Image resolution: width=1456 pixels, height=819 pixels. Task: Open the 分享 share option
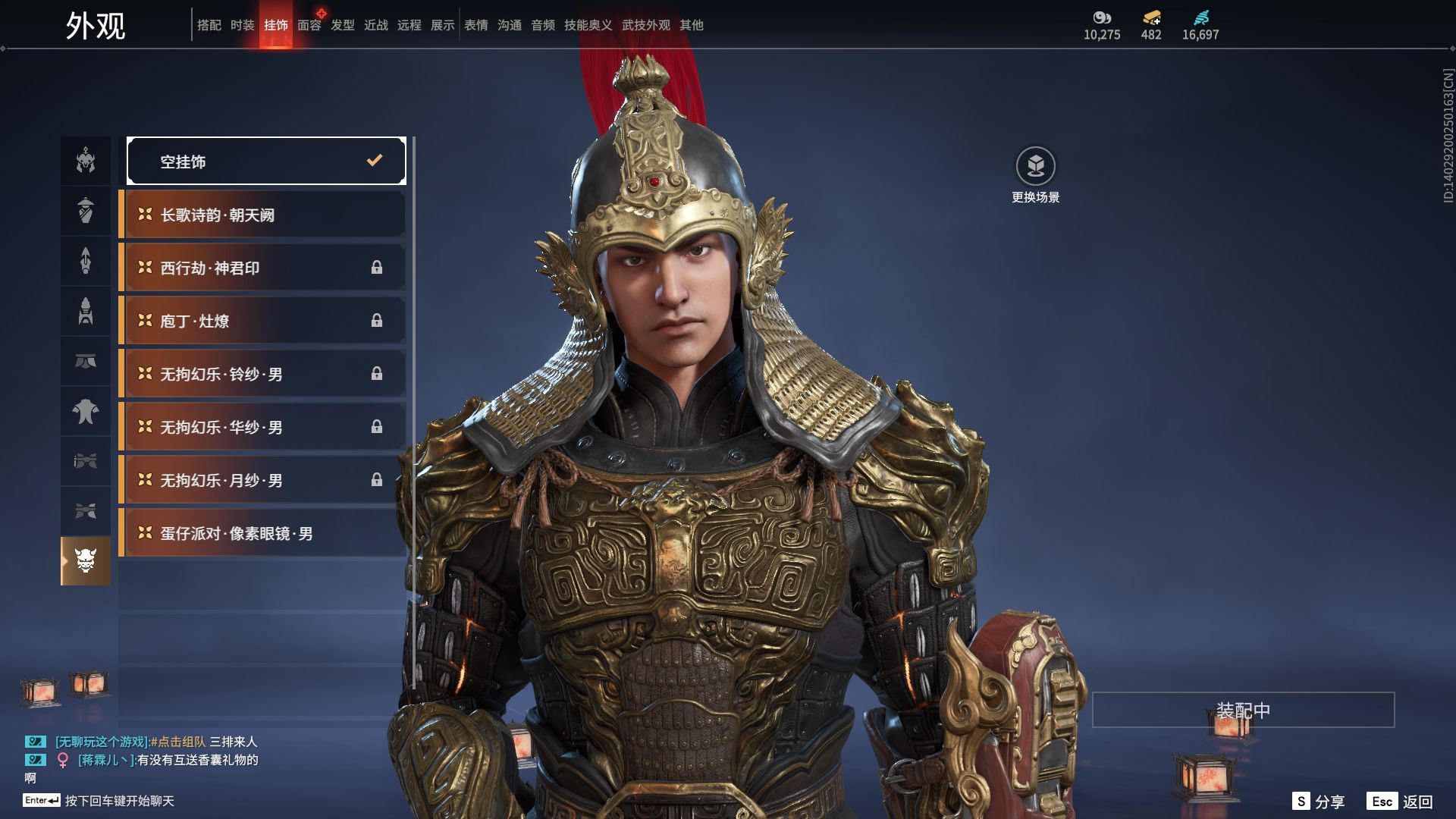1319,802
